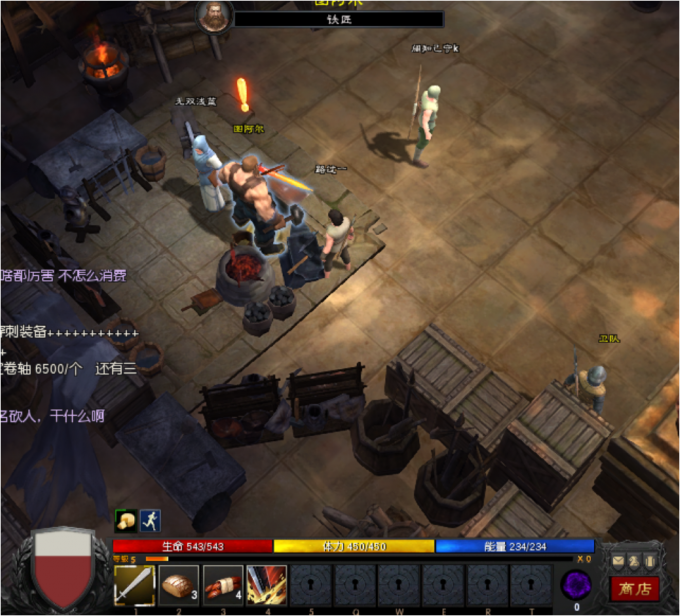
Task: Select the sword attack skill in slot 1
Action: (134, 584)
